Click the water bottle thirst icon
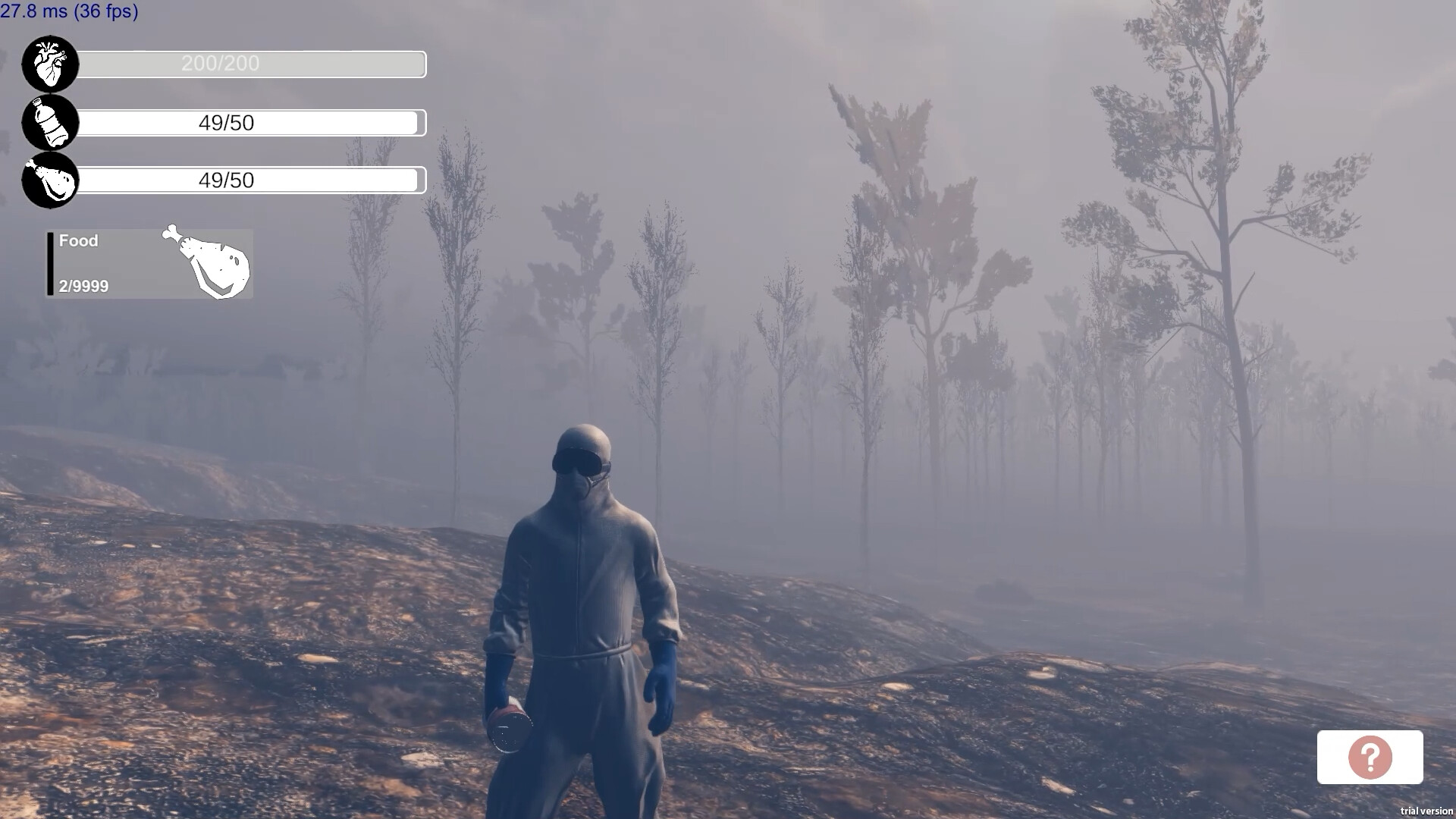 pos(50,123)
